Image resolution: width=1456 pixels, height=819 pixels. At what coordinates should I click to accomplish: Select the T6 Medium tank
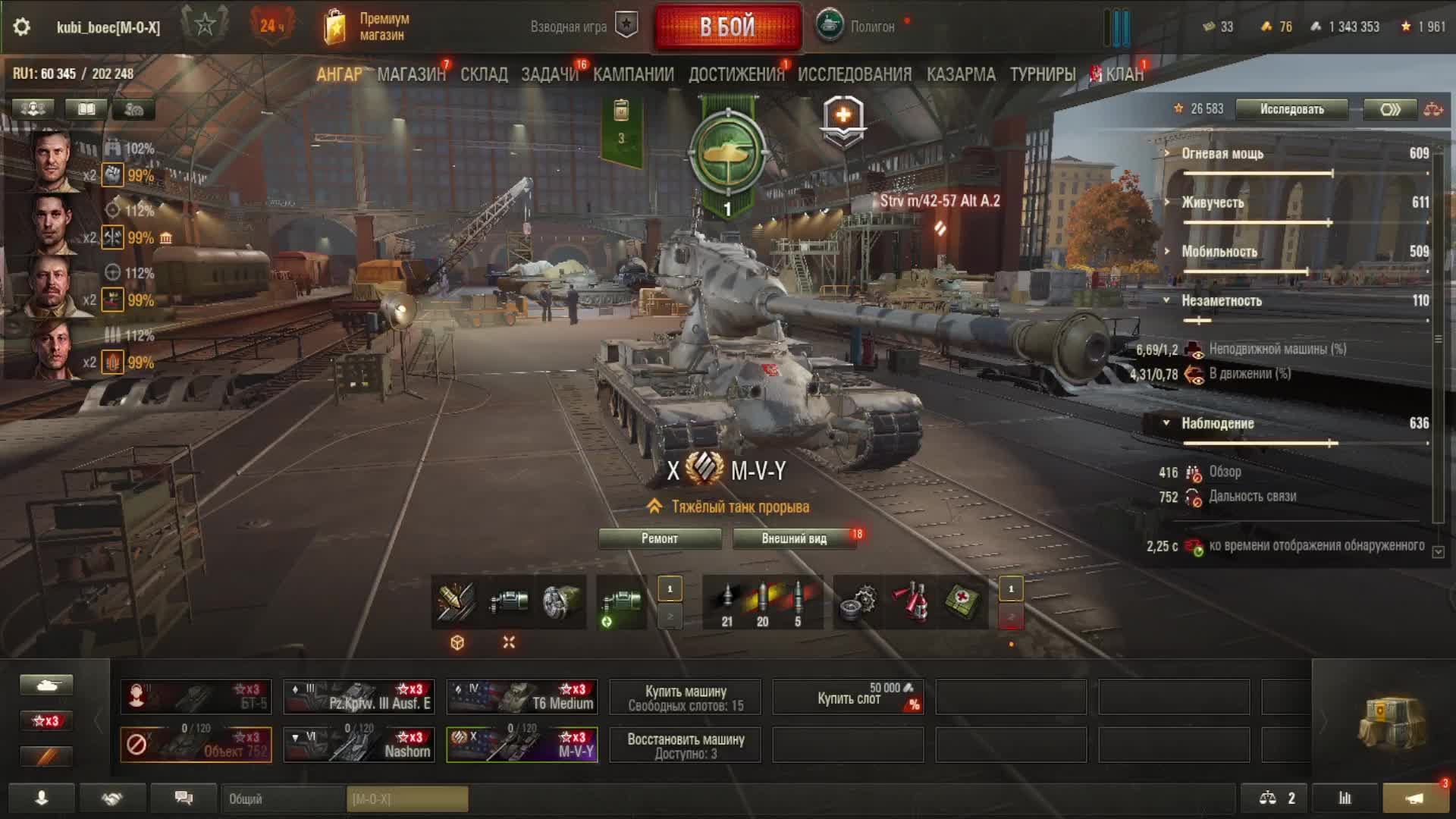pyautogui.click(x=522, y=697)
